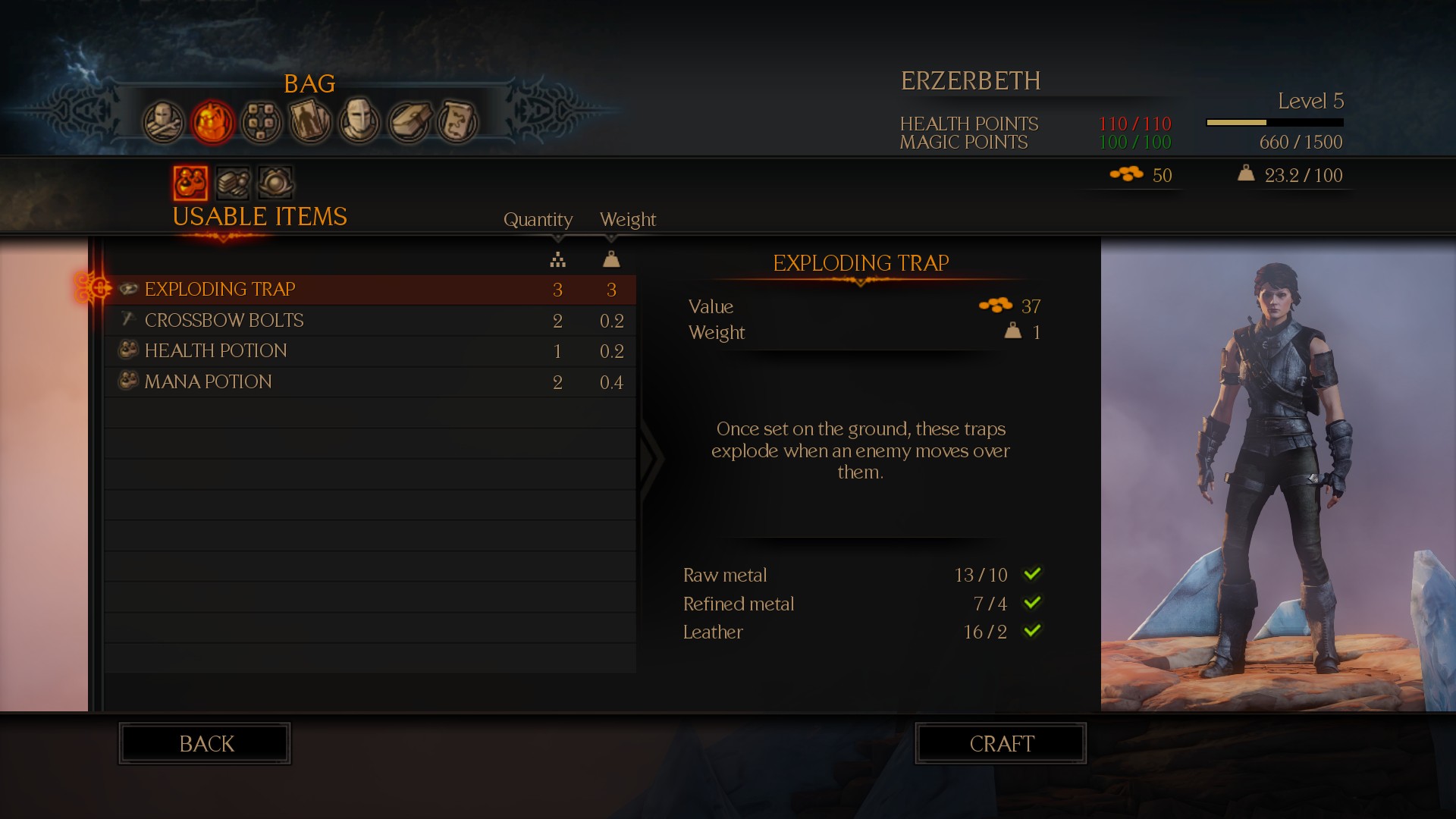1456x819 pixels.
Task: Switch to the book journal tab
Action: 409,121
